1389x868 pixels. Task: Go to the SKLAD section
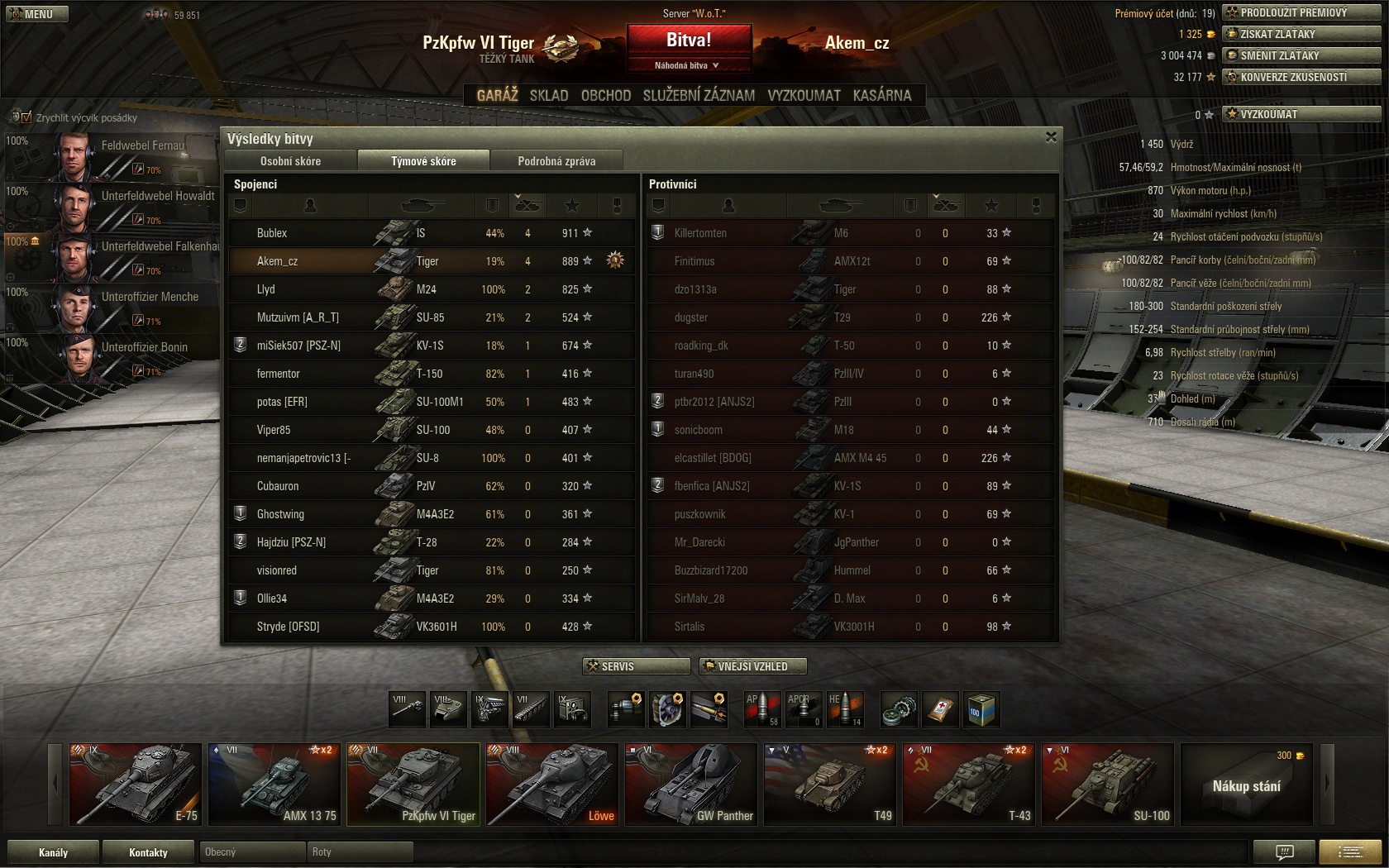(549, 95)
